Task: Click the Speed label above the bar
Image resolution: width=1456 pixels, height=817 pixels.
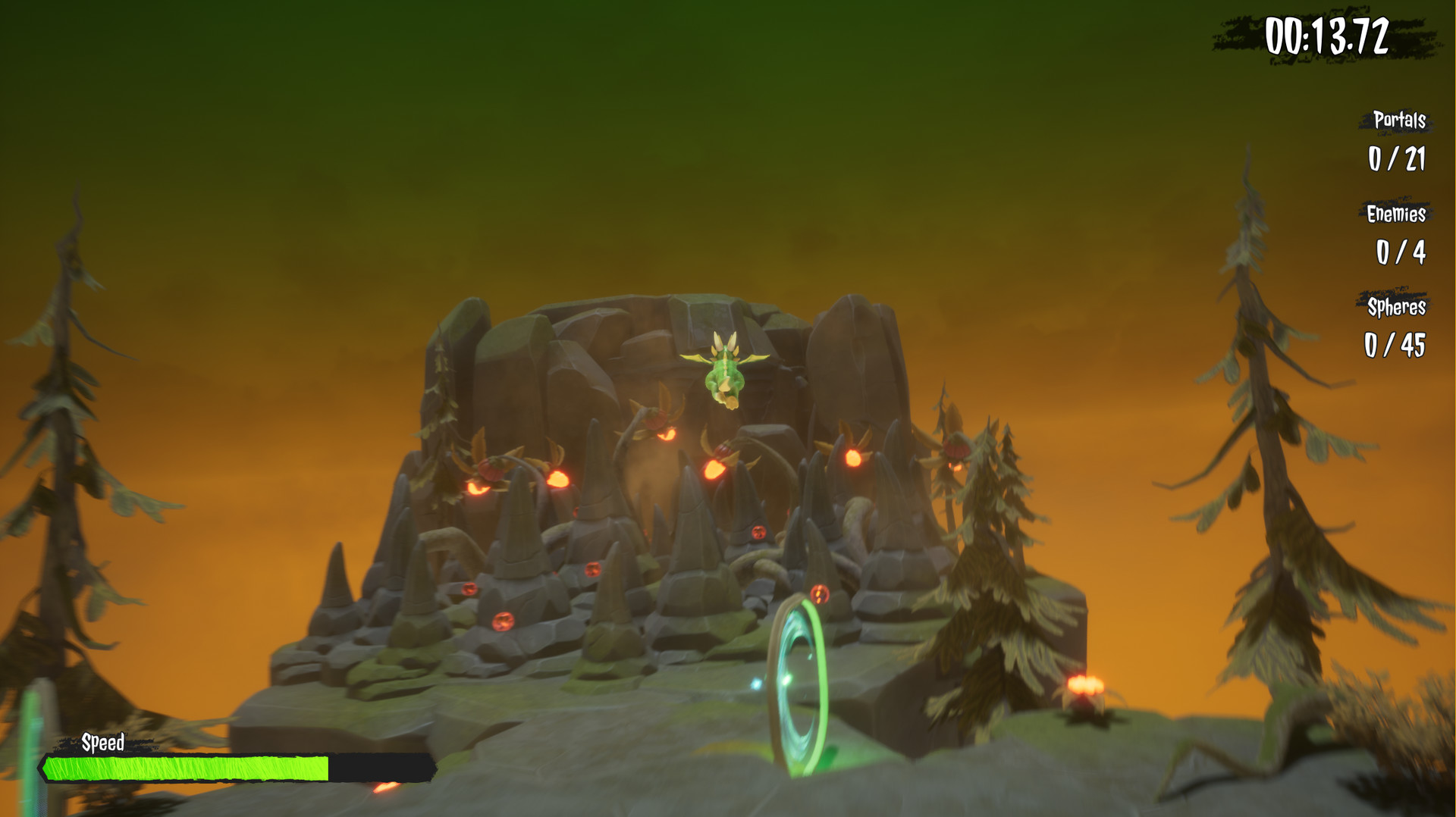Action: (x=105, y=743)
